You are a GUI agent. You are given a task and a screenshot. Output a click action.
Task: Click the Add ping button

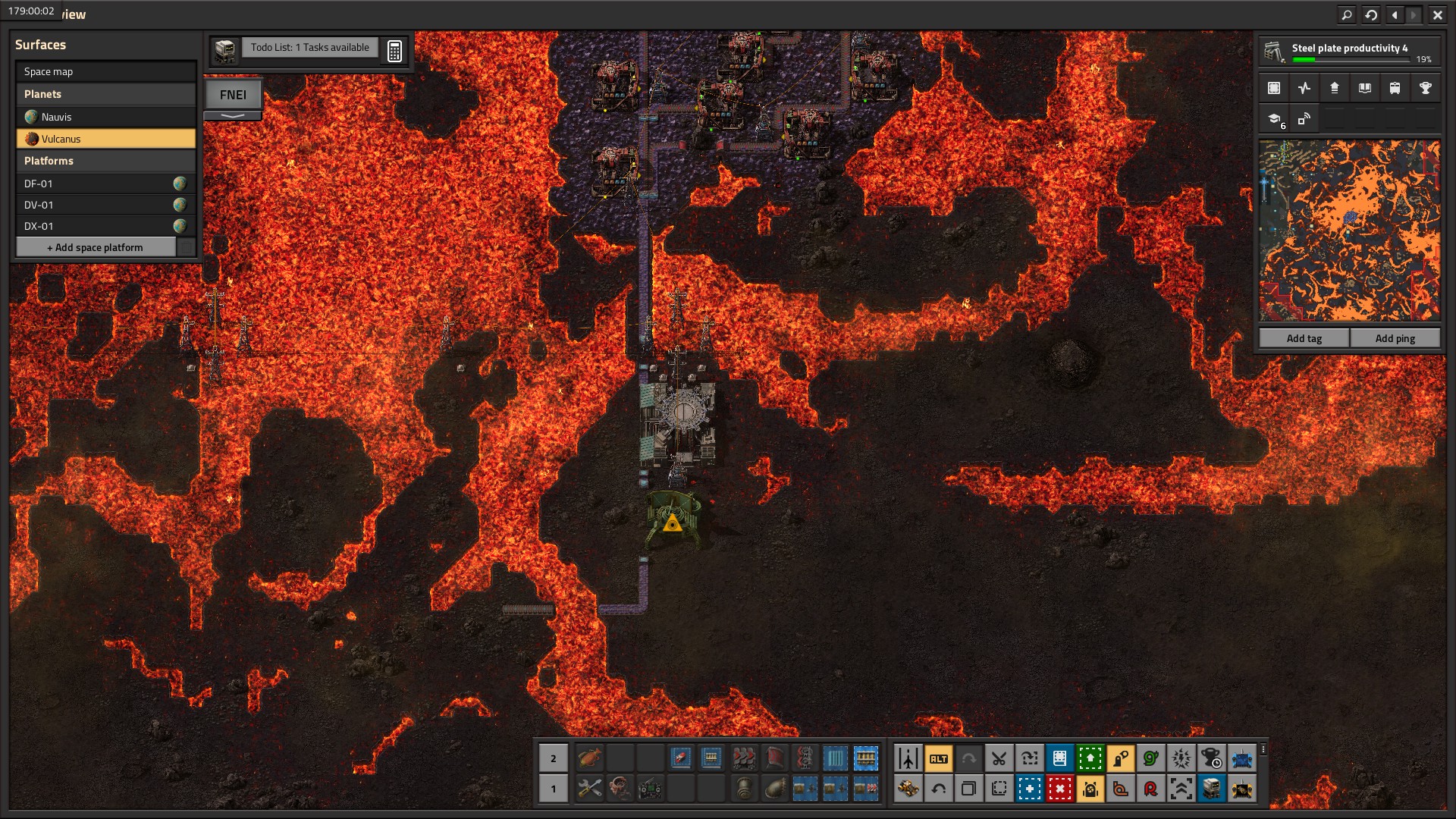(x=1395, y=338)
